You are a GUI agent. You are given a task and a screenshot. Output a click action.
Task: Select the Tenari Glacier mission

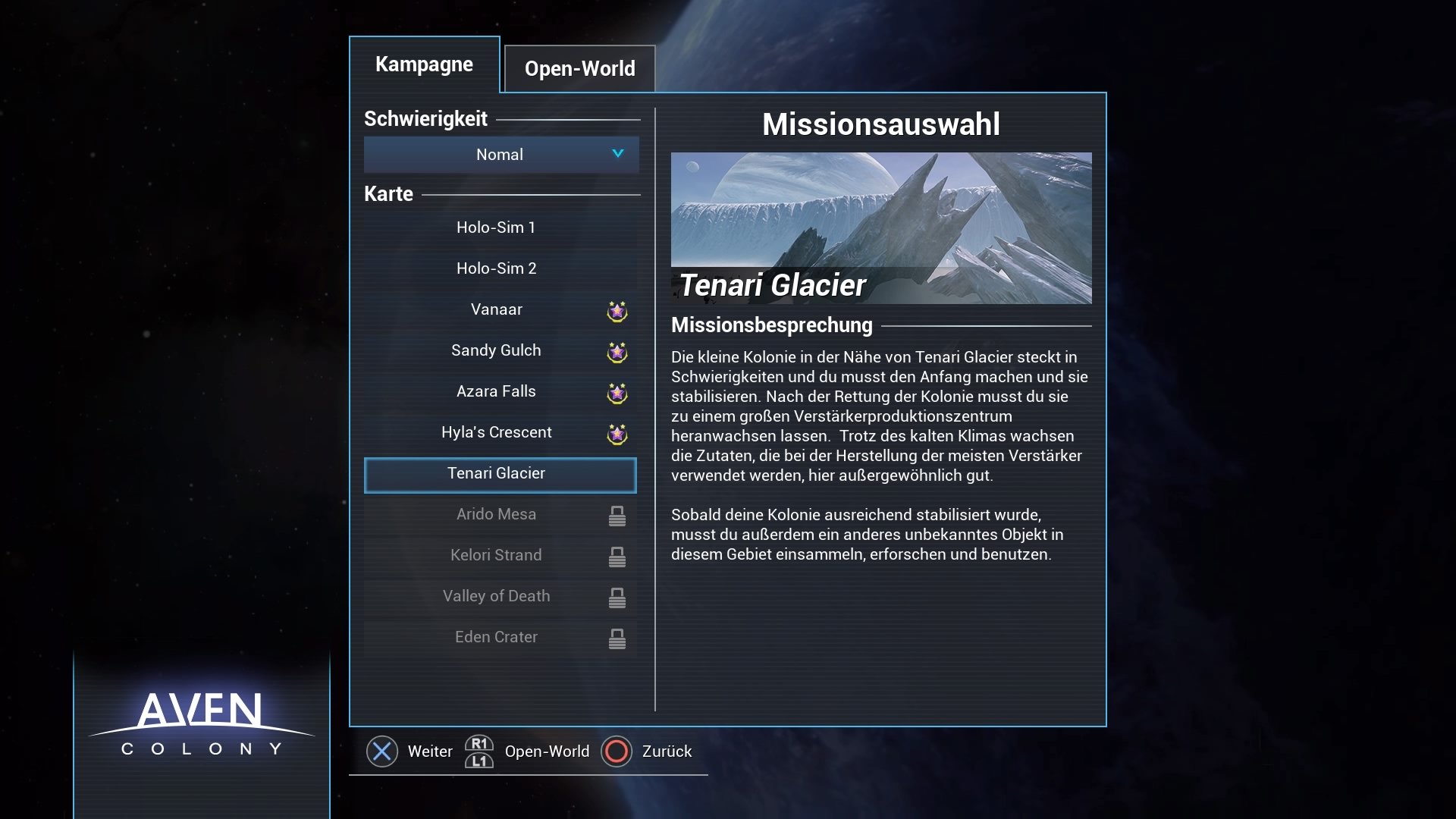(500, 473)
